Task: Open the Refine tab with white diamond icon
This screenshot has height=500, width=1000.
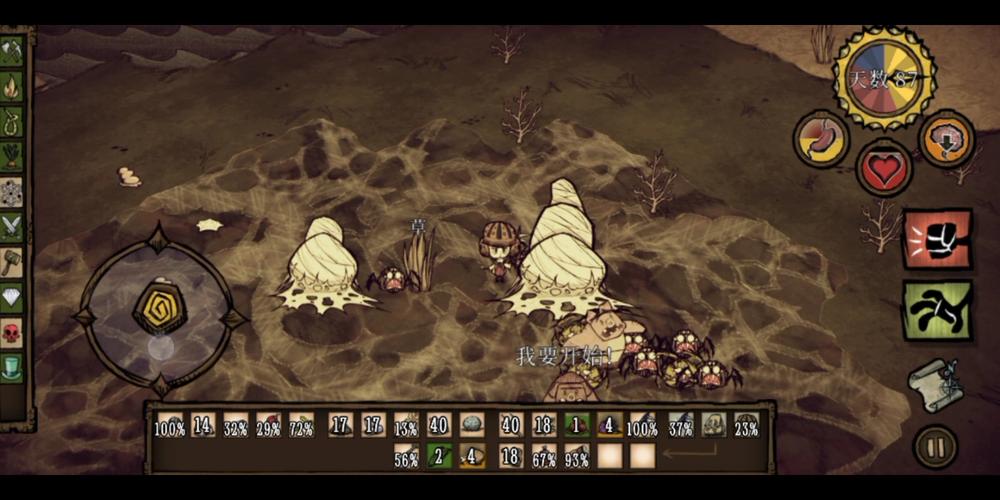Action: click(x=12, y=297)
